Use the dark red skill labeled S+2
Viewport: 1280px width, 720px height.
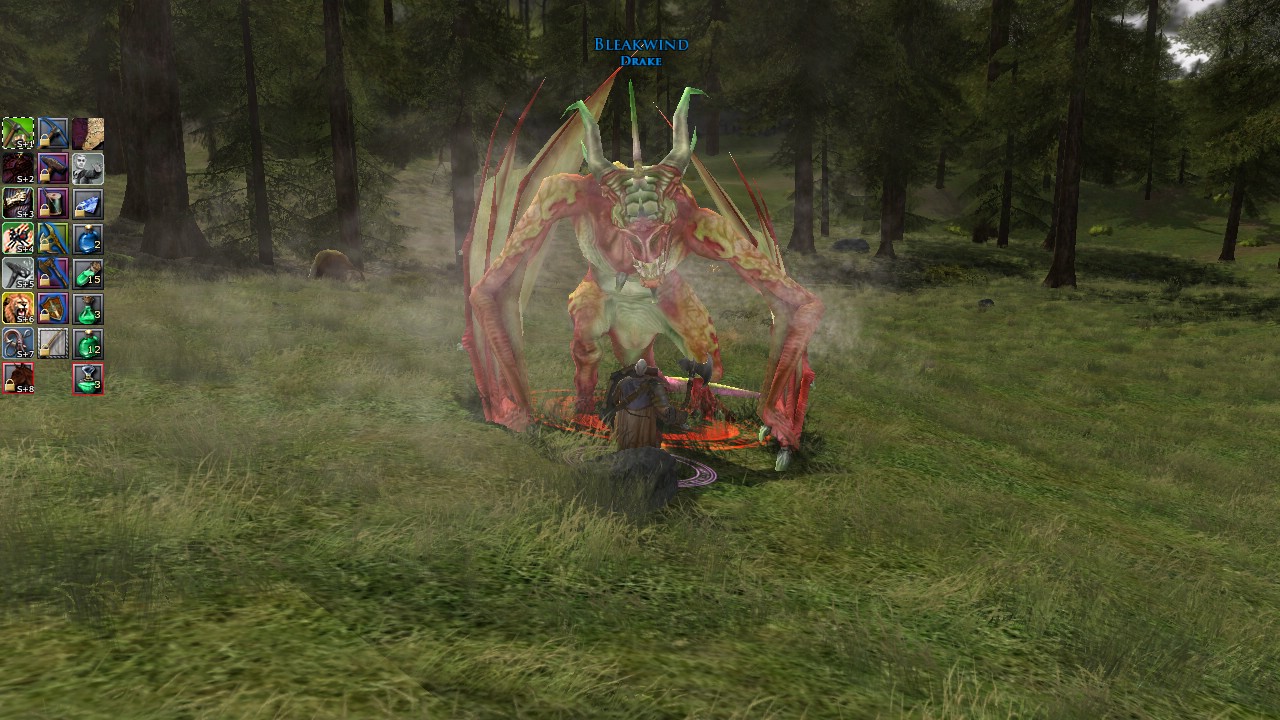[x=18, y=168]
